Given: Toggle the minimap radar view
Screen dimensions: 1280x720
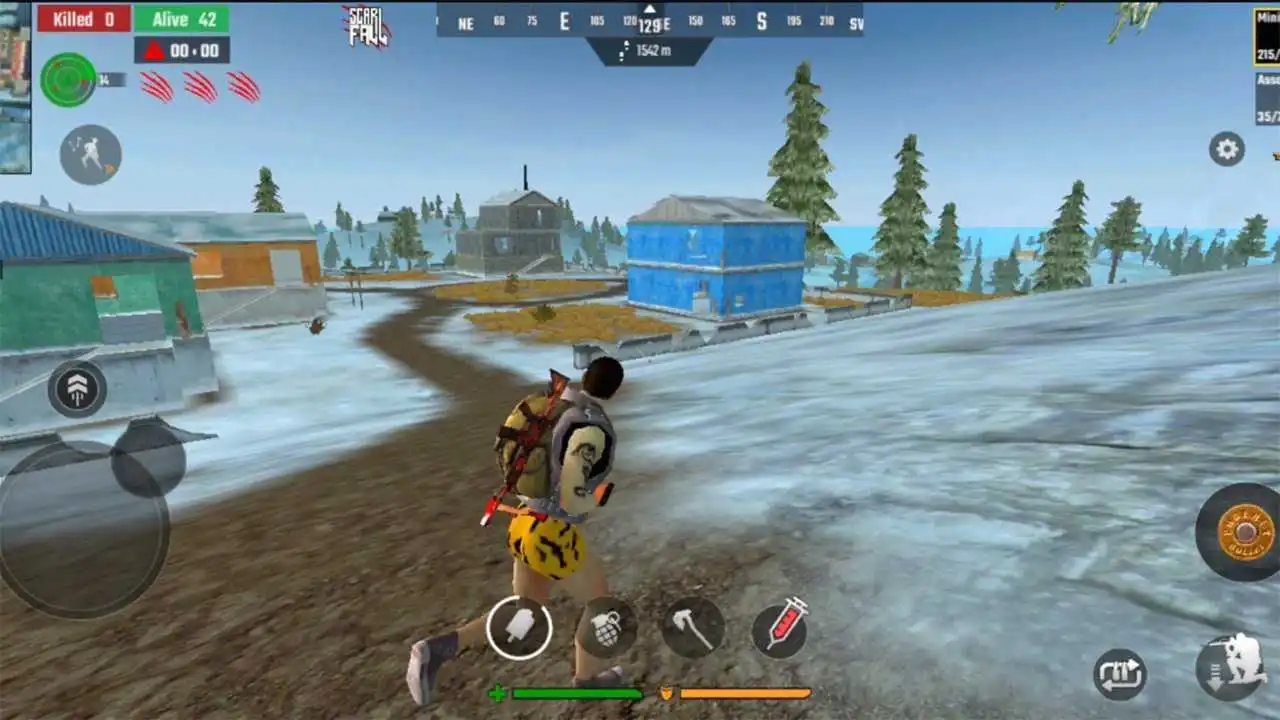Looking at the screenshot, I should pyautogui.click(x=67, y=78).
